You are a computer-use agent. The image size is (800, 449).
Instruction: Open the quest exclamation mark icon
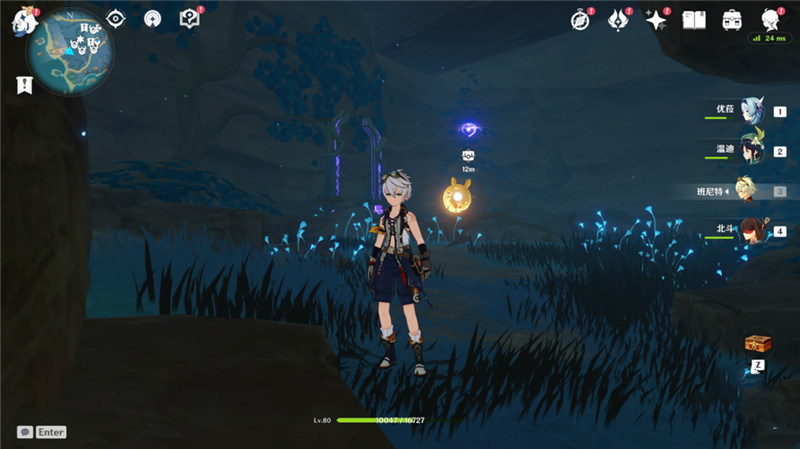(23, 86)
